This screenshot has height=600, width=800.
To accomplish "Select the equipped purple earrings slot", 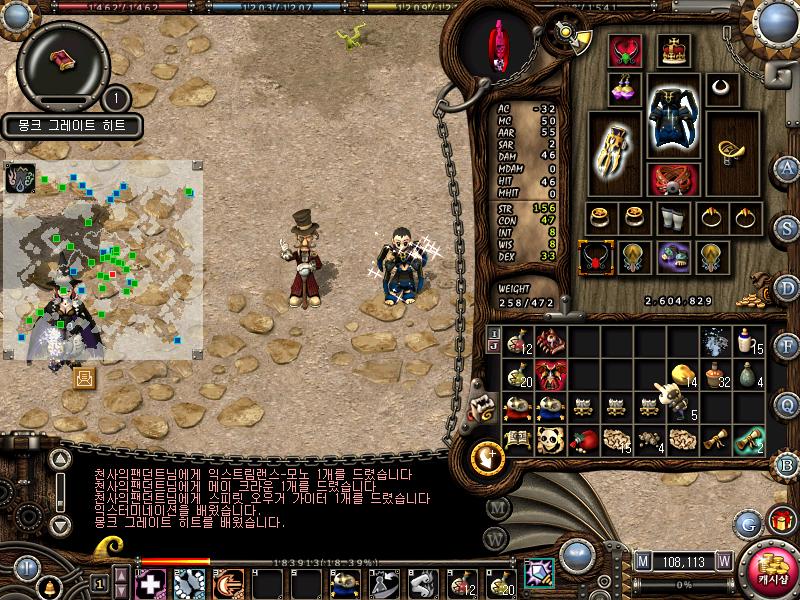I will click(x=625, y=88).
